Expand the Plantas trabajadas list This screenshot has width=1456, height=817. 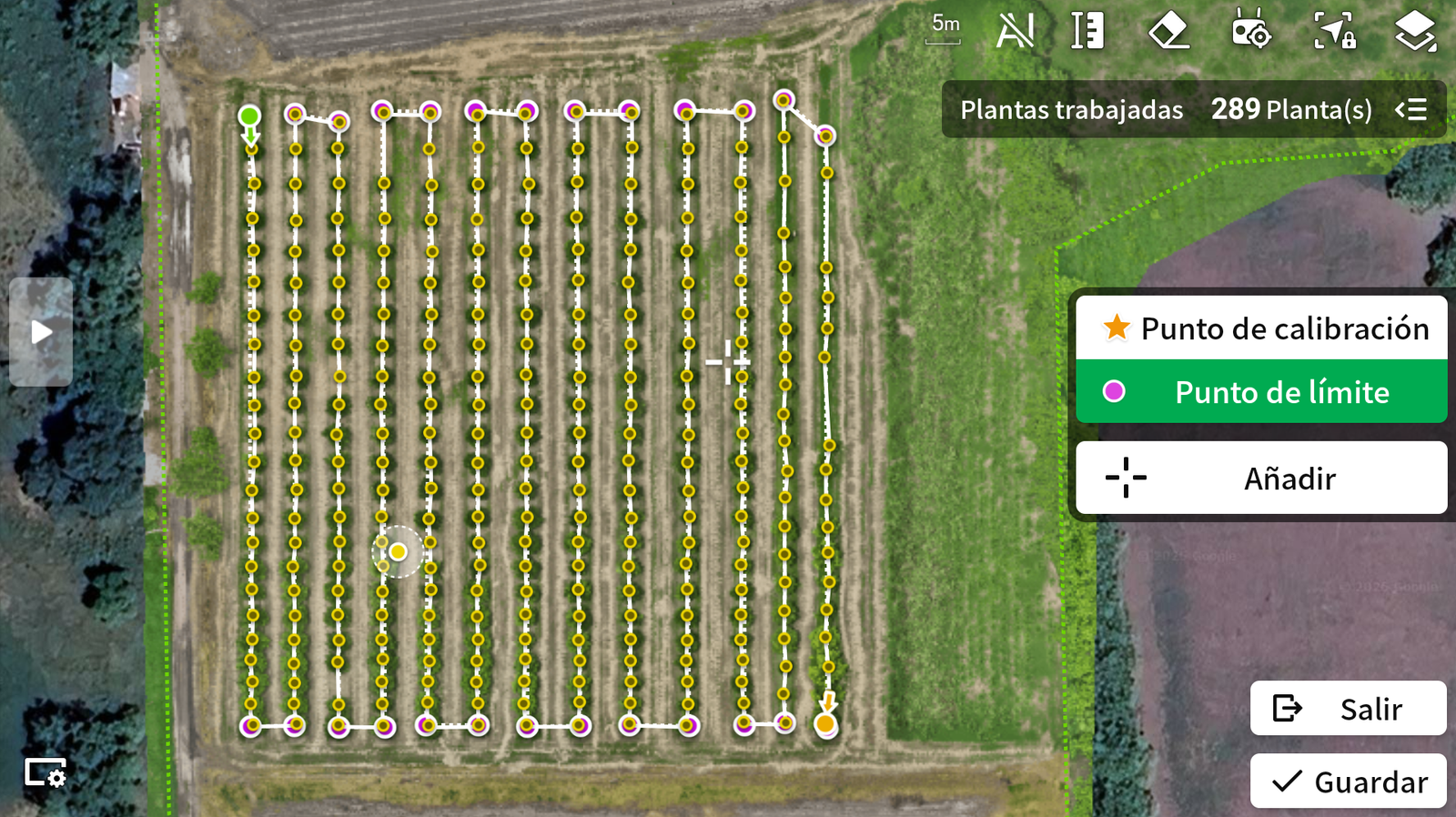pyautogui.click(x=1411, y=110)
